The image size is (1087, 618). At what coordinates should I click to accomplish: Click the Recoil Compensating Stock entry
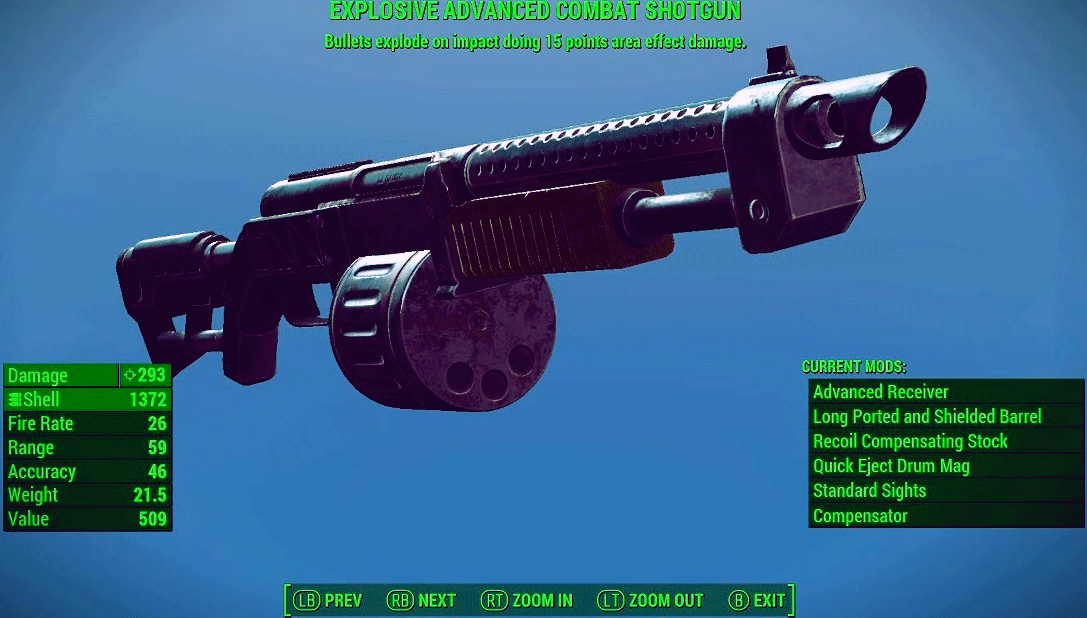coord(945,442)
